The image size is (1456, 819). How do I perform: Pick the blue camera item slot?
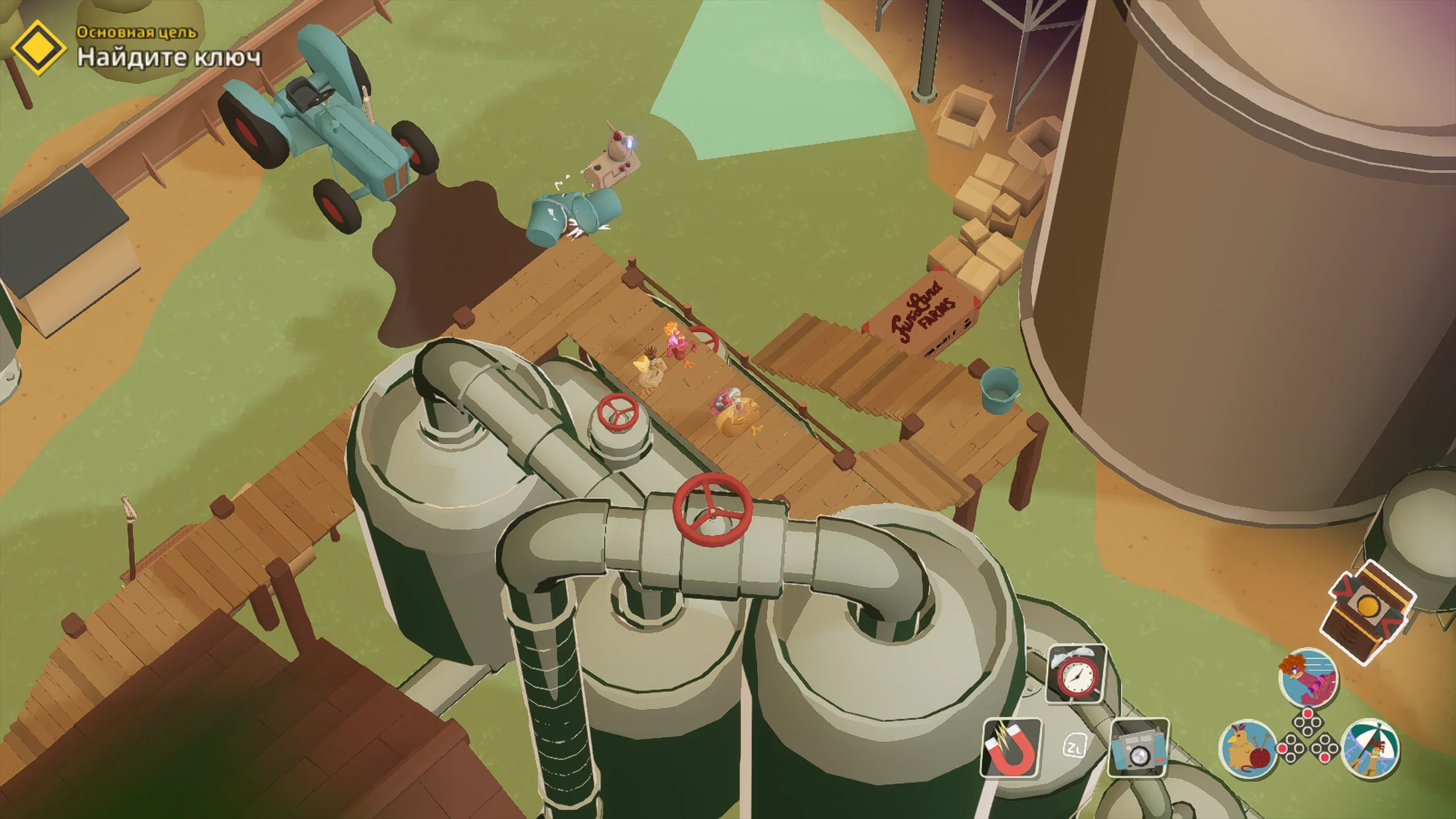point(1139,748)
